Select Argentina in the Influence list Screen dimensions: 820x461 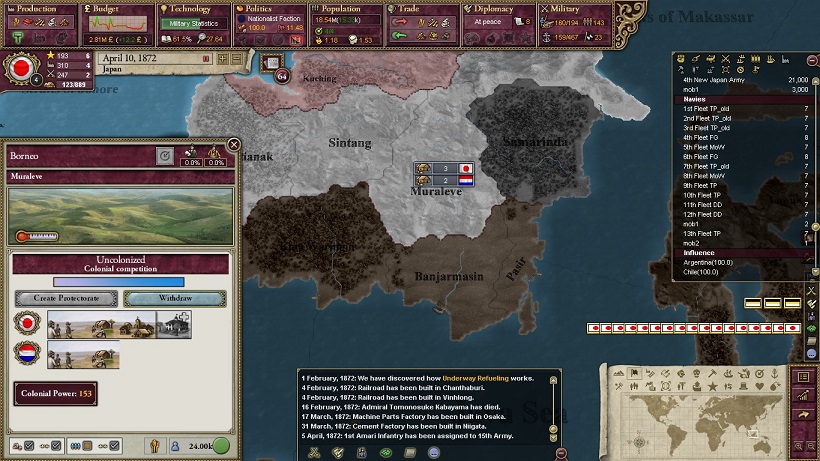[708, 262]
